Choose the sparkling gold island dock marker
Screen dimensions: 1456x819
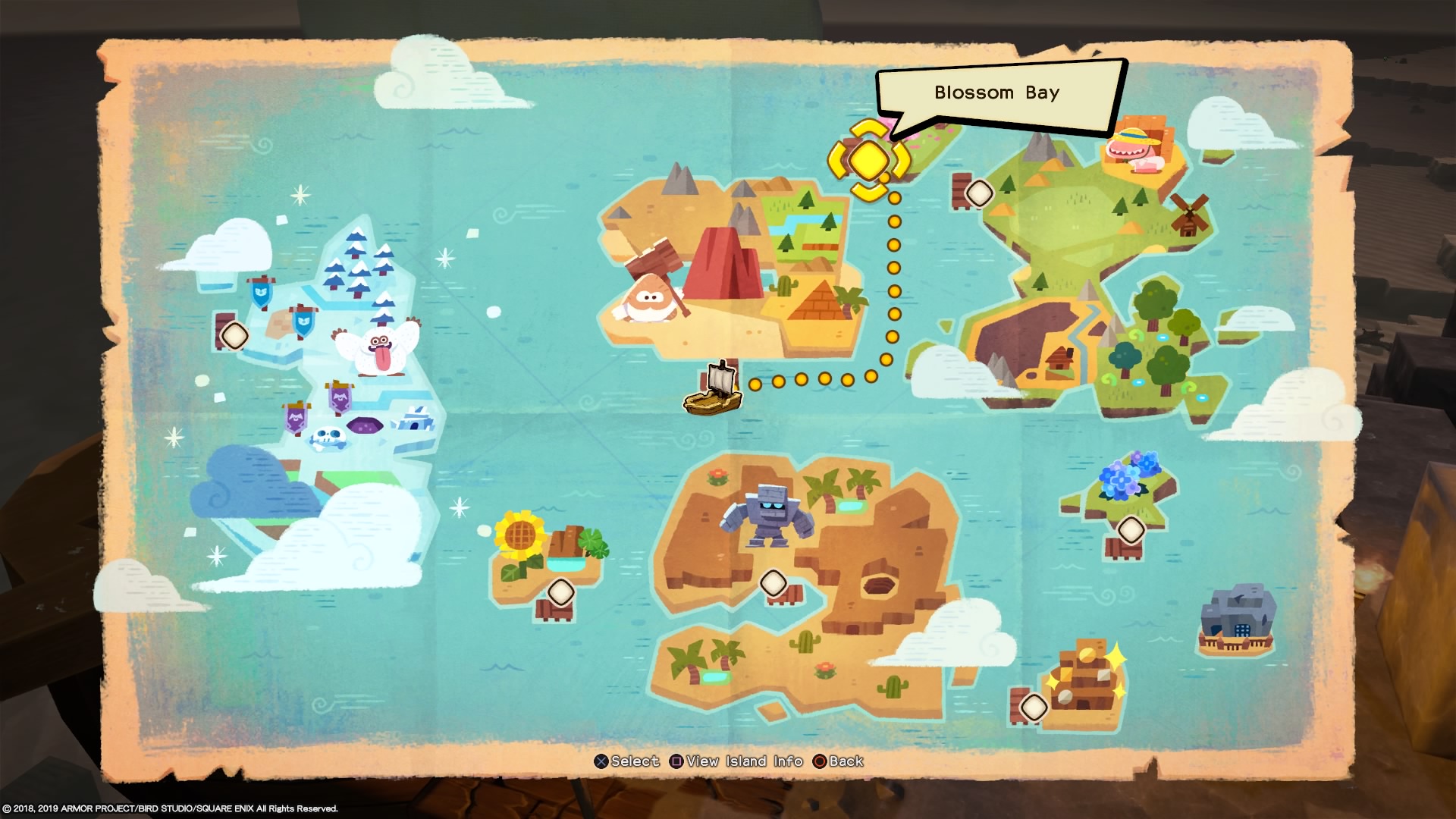1034,707
